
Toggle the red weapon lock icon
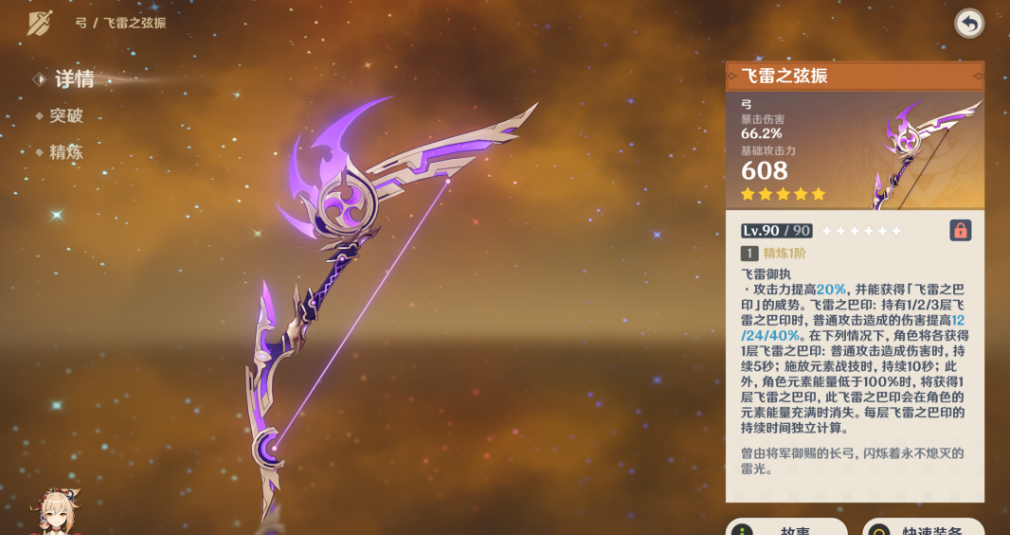click(x=960, y=230)
